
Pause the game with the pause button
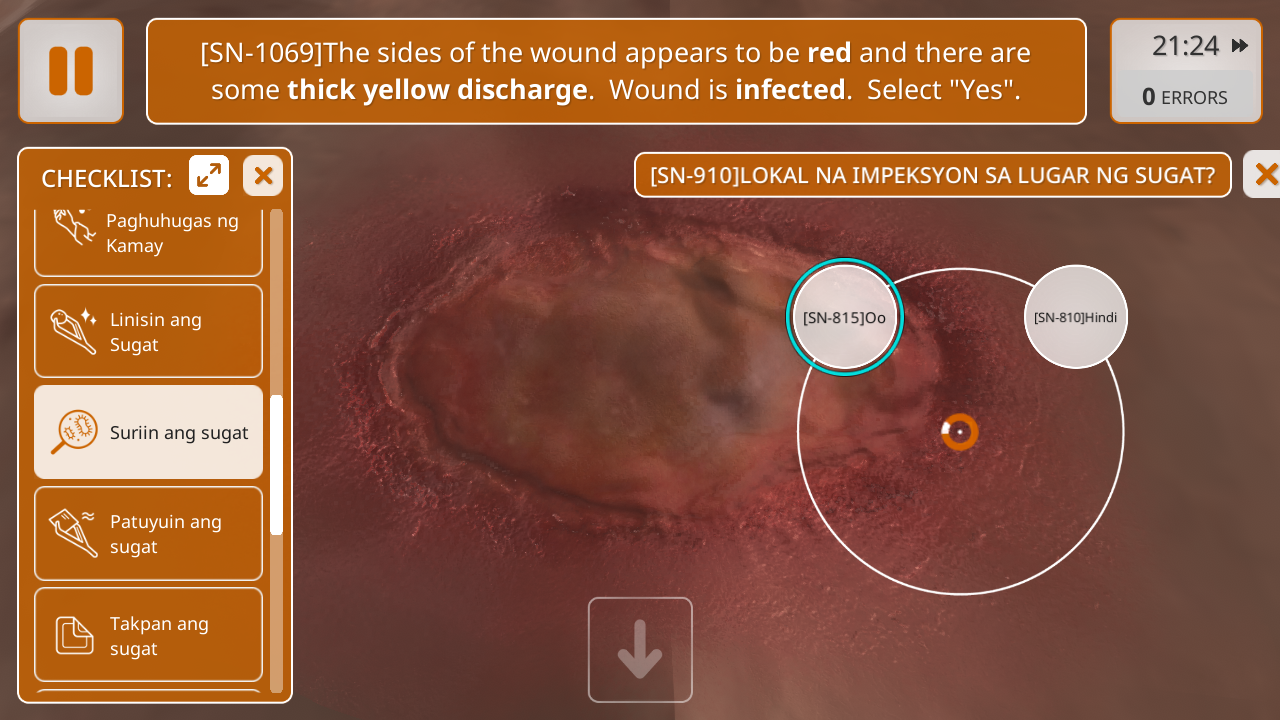point(71,71)
